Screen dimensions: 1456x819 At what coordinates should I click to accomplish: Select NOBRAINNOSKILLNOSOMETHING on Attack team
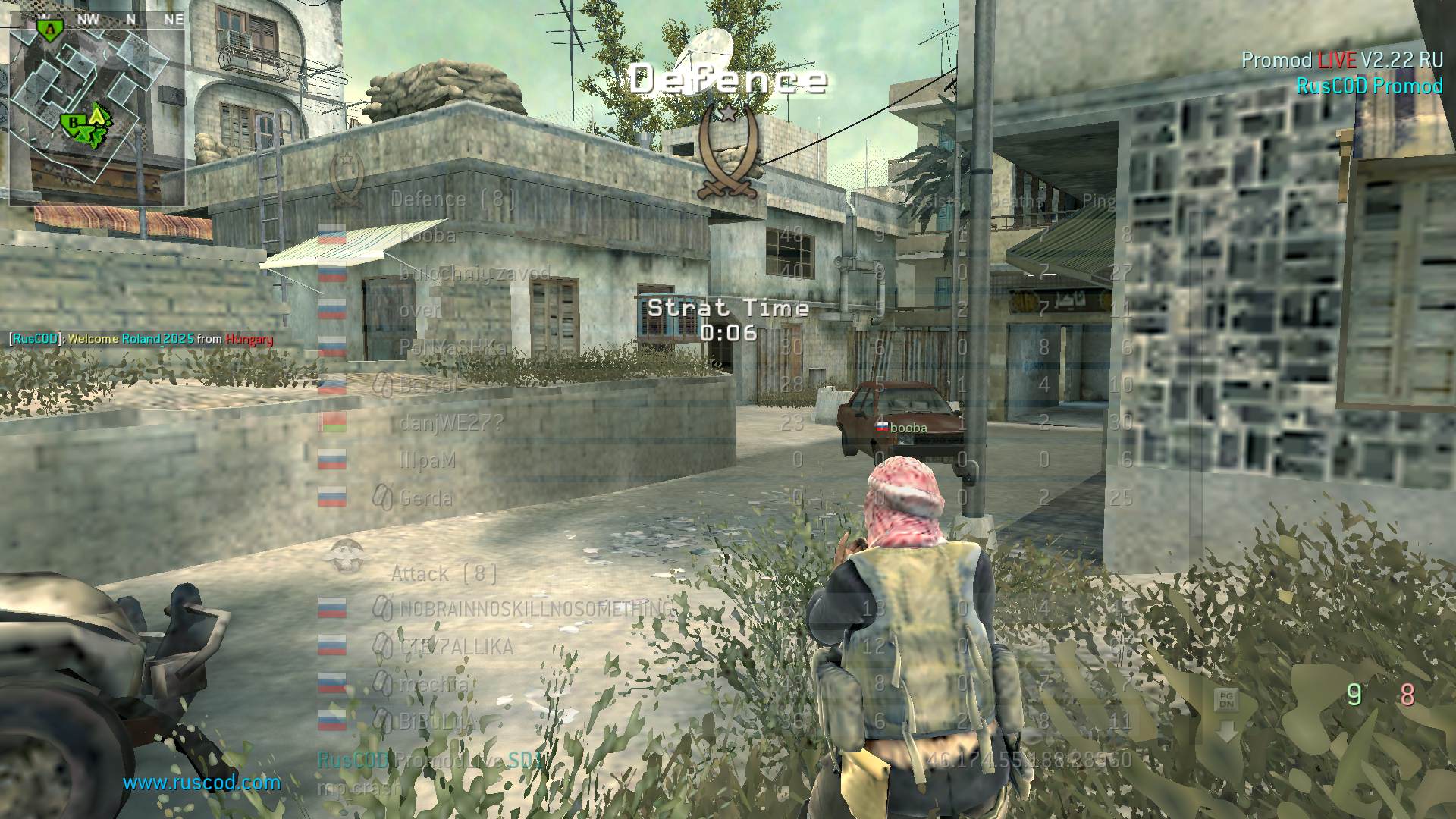click(x=535, y=608)
